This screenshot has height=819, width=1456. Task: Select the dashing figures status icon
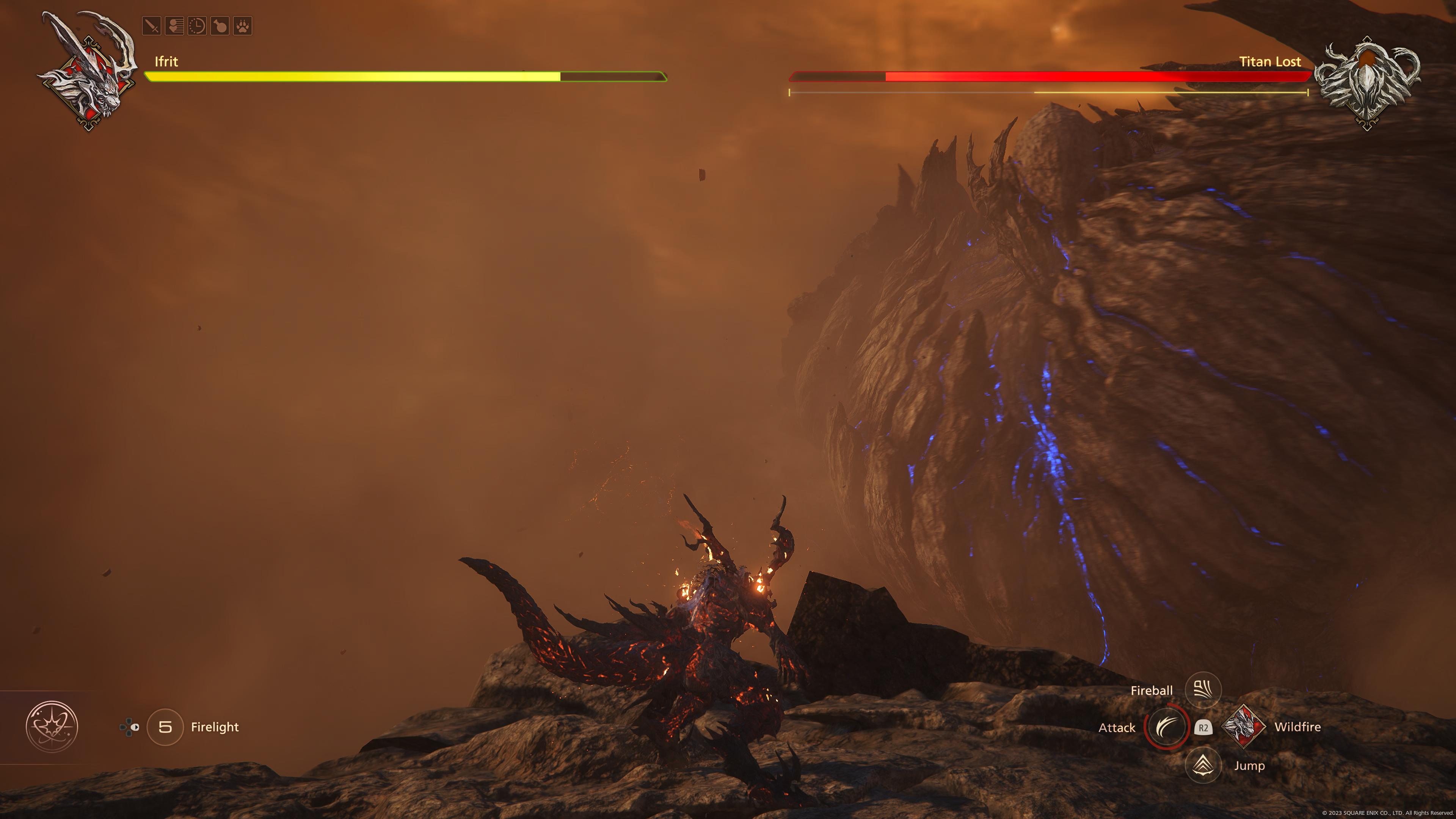pos(174,26)
